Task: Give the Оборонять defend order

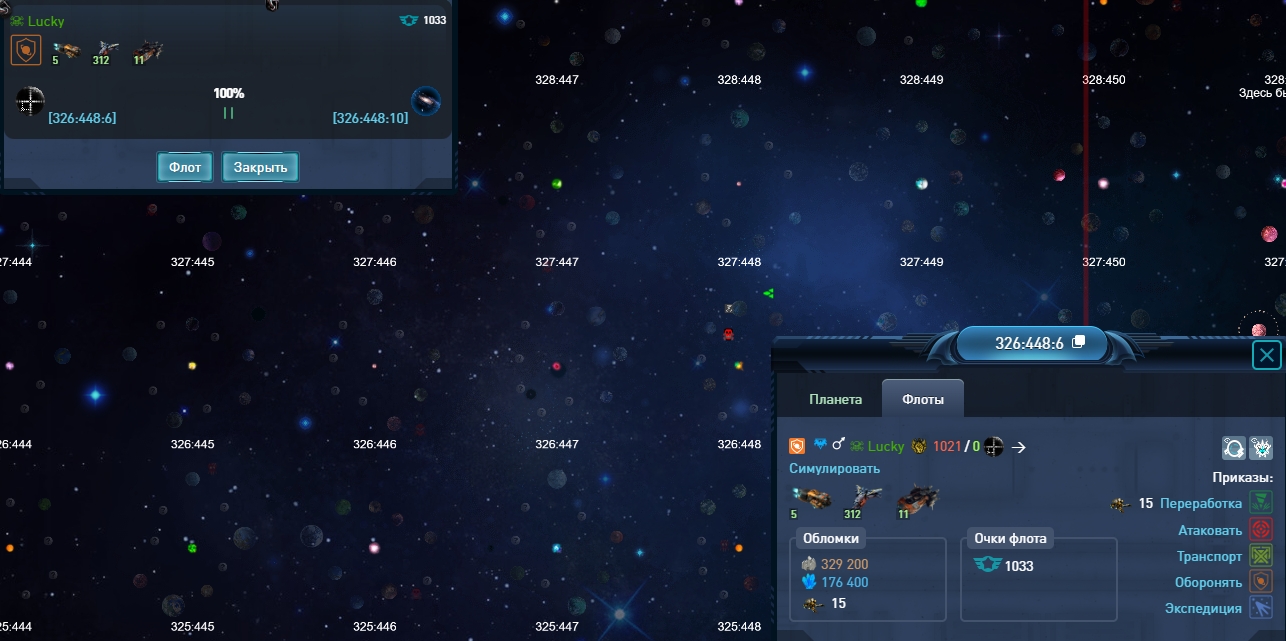Action: click(1208, 582)
